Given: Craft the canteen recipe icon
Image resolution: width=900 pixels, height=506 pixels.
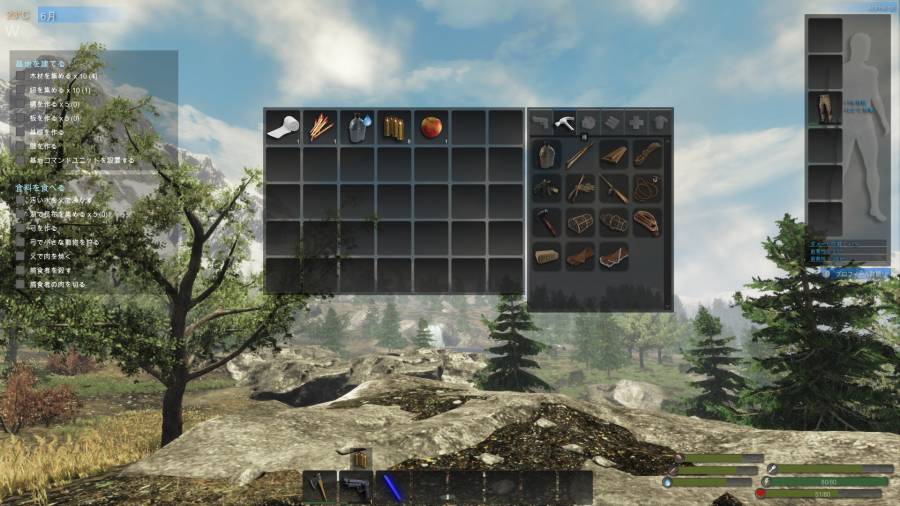Looking at the screenshot, I should click(x=547, y=155).
